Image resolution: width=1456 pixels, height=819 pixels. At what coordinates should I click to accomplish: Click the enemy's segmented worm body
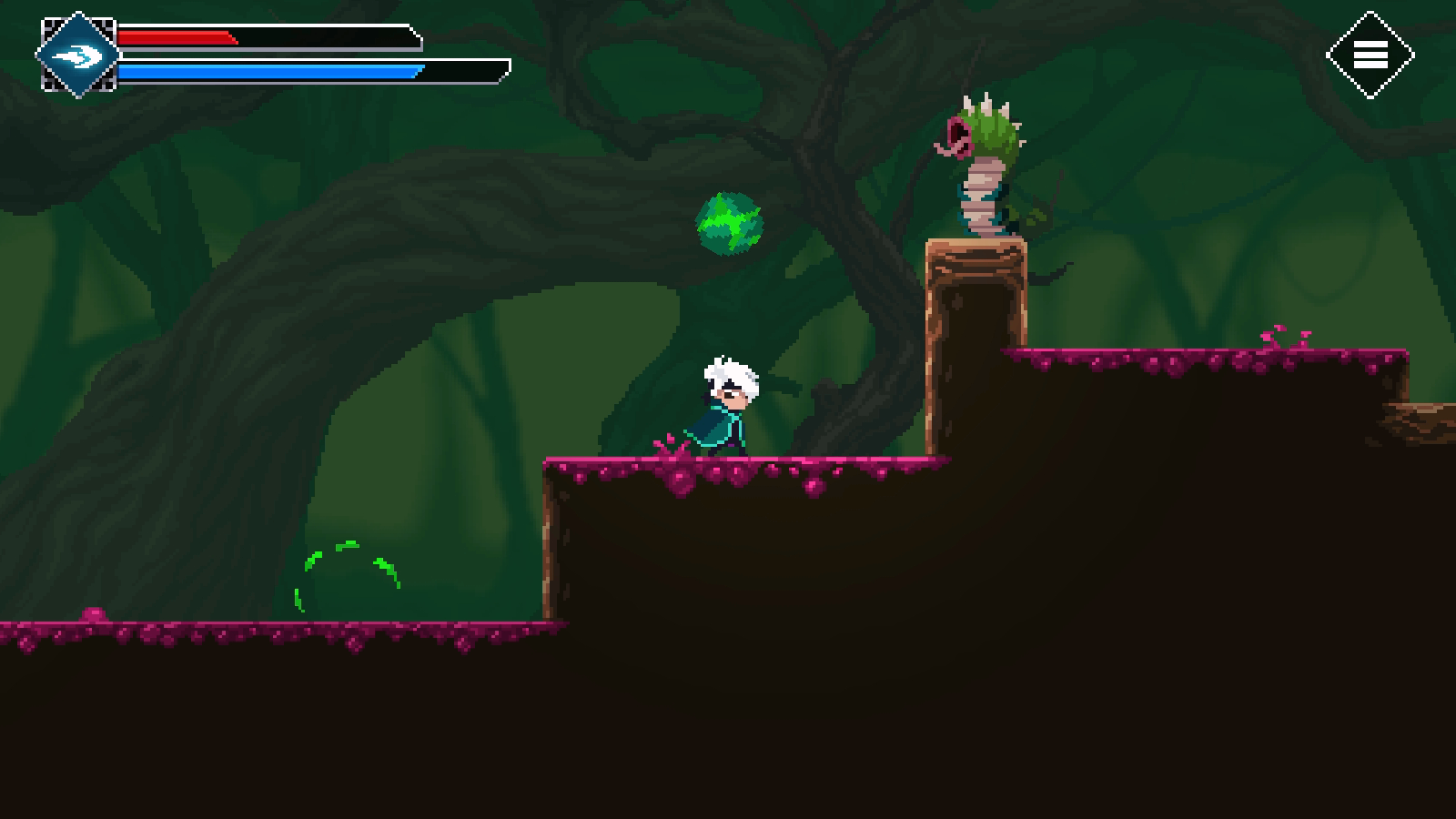(x=983, y=196)
